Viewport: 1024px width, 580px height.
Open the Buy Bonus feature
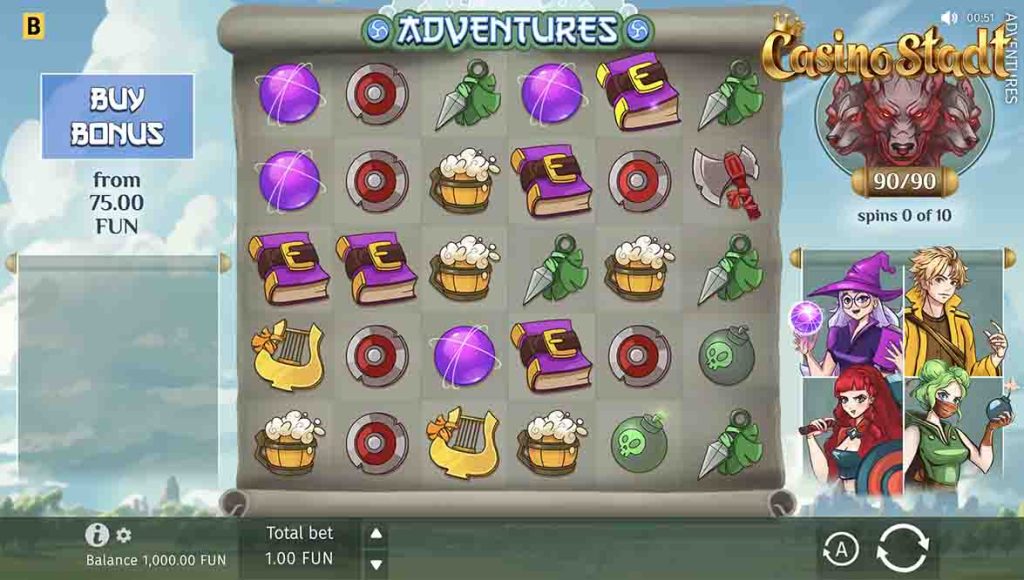tap(117, 116)
